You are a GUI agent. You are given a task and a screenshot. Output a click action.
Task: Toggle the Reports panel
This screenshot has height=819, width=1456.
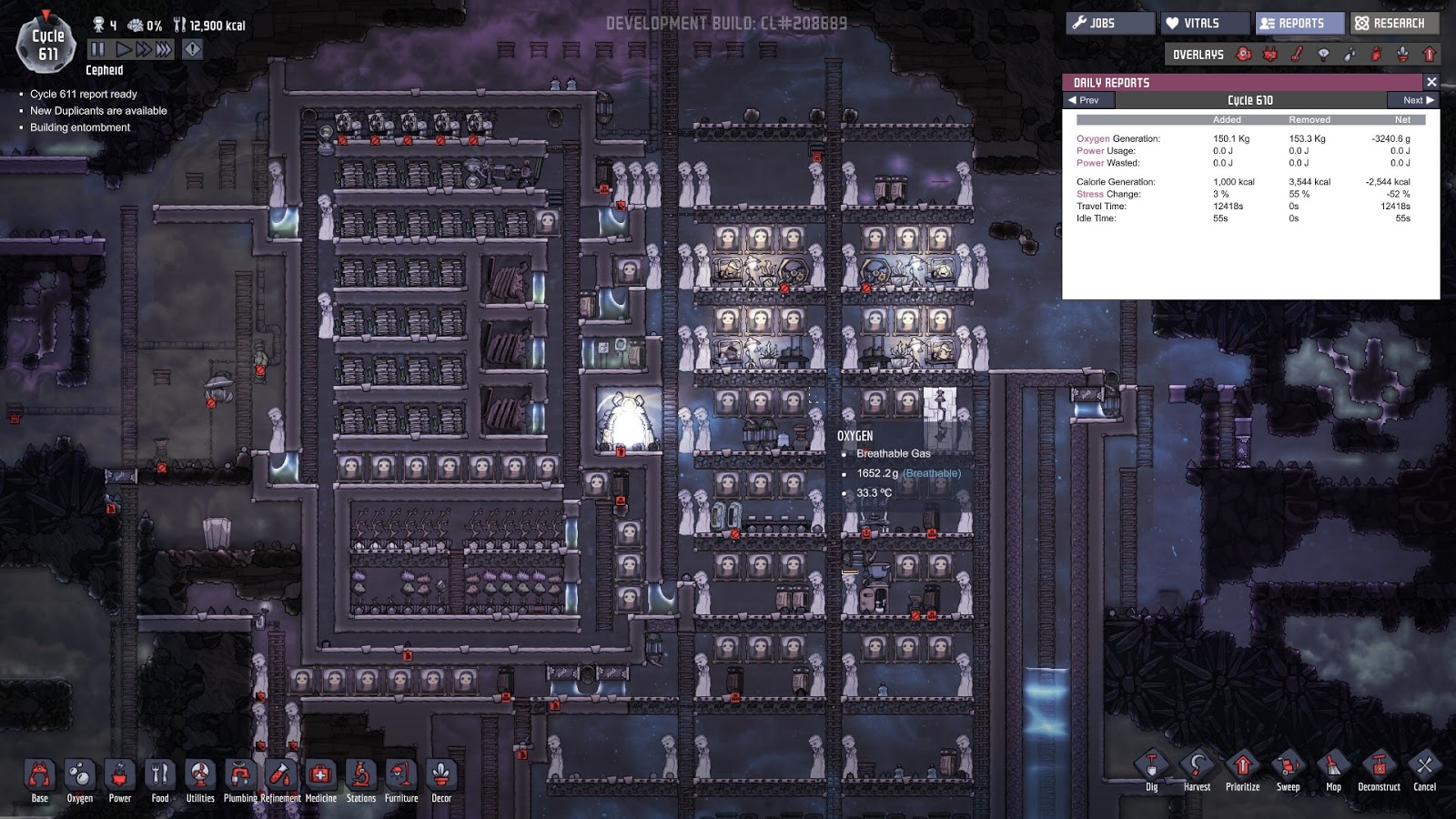(x=1299, y=24)
